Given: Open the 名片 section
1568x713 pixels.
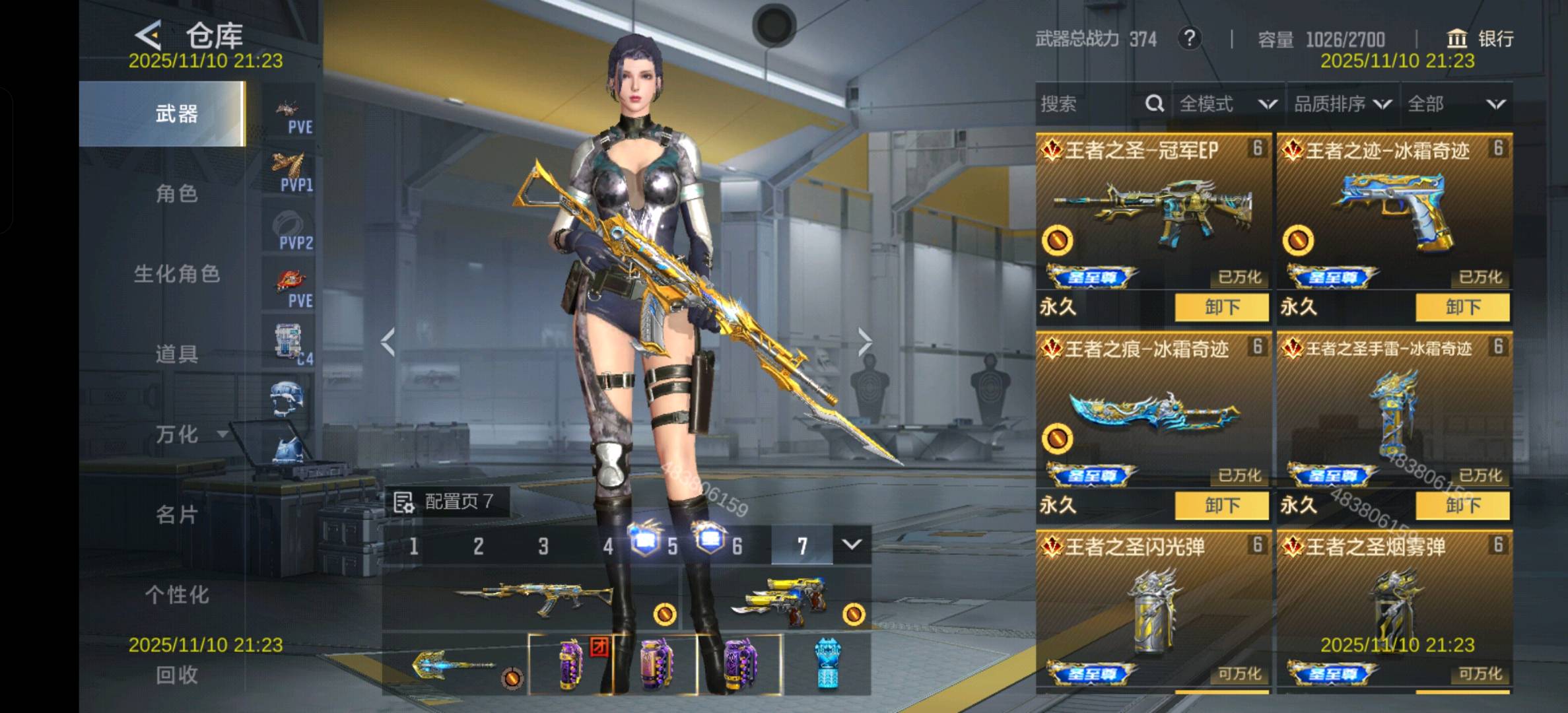Looking at the screenshot, I should pyautogui.click(x=176, y=514).
